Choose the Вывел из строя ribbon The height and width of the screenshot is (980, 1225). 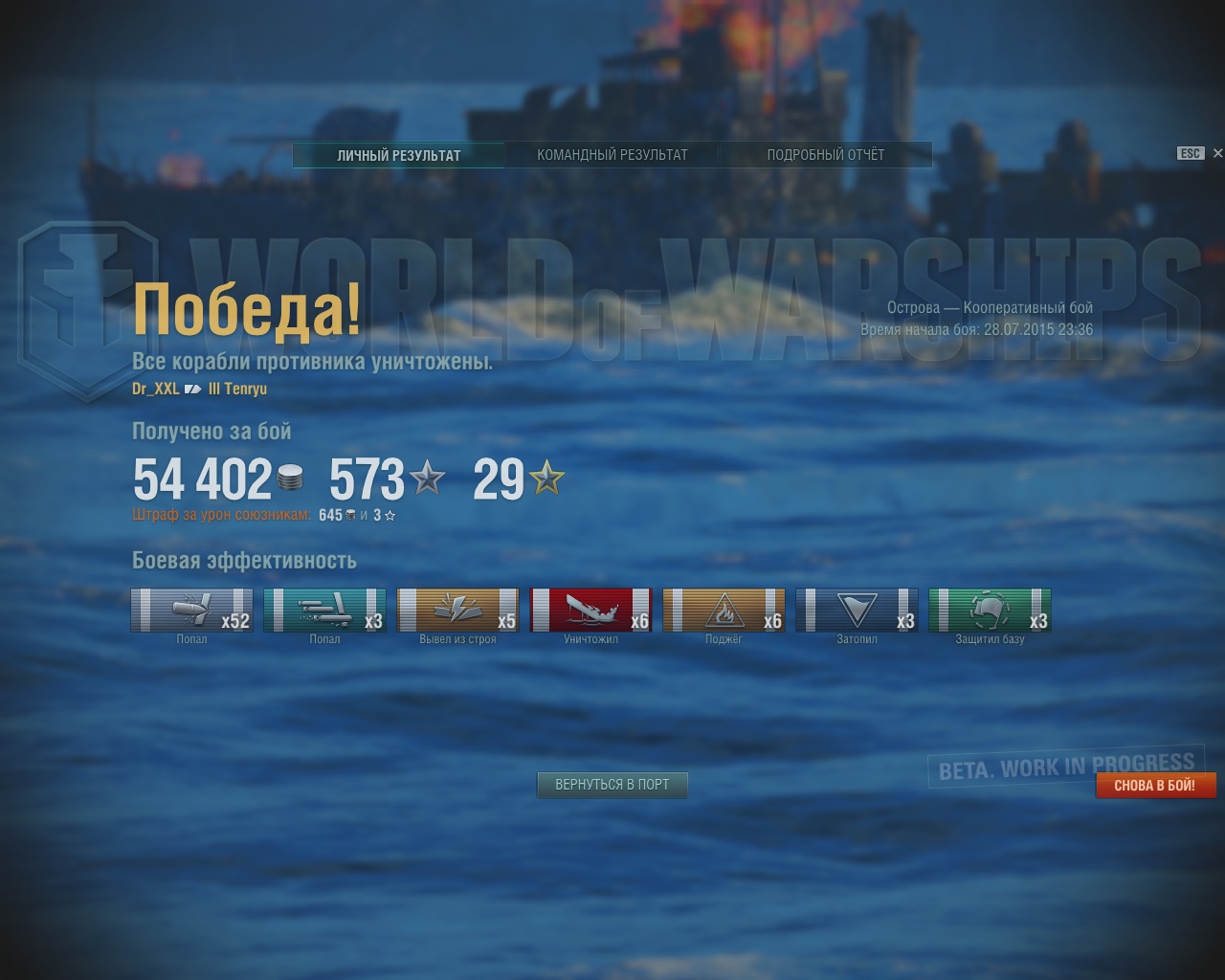[x=457, y=611]
